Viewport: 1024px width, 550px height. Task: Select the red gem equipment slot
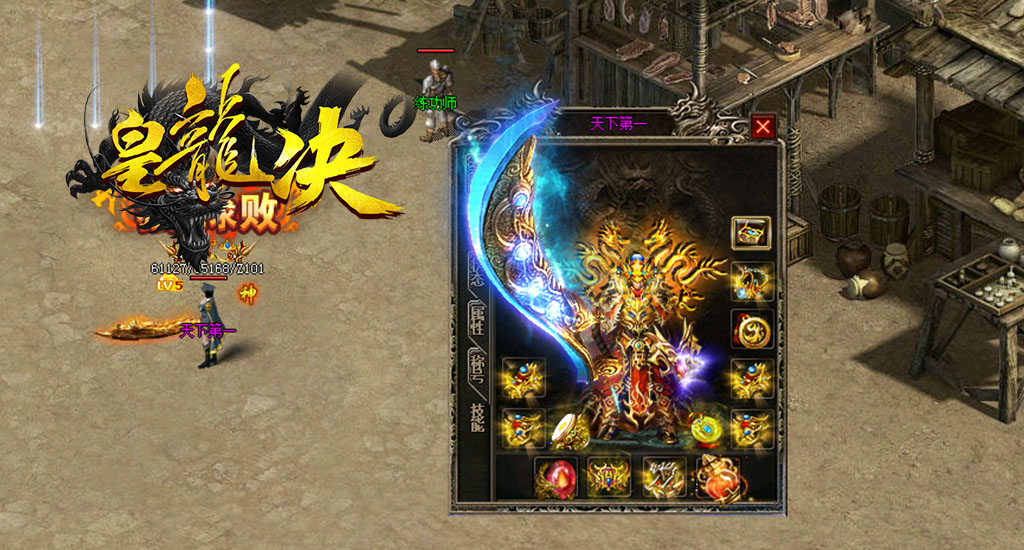point(555,477)
